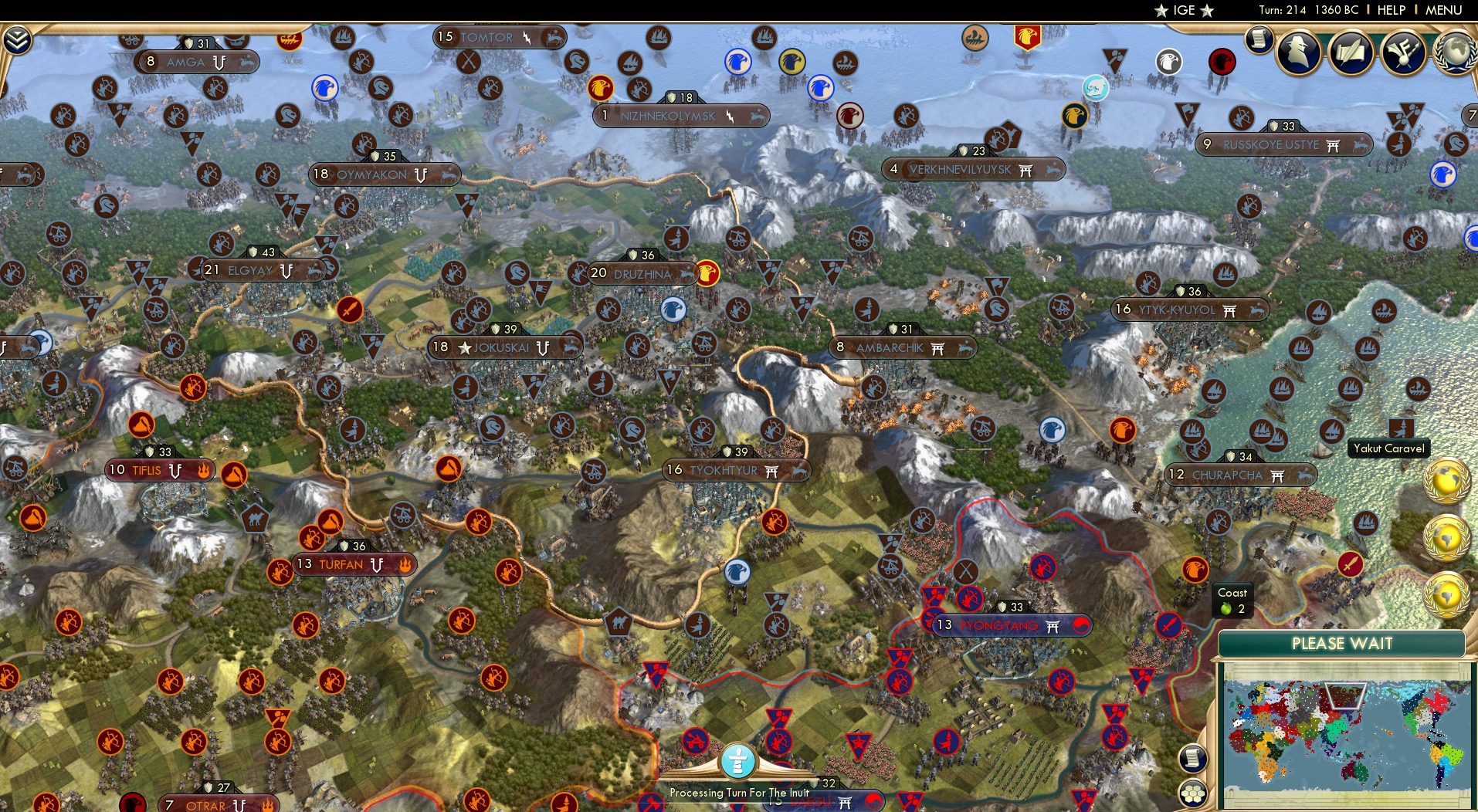This screenshot has width=1478, height=812.
Task: Open the notification log scroll at top right
Action: (x=1260, y=39)
